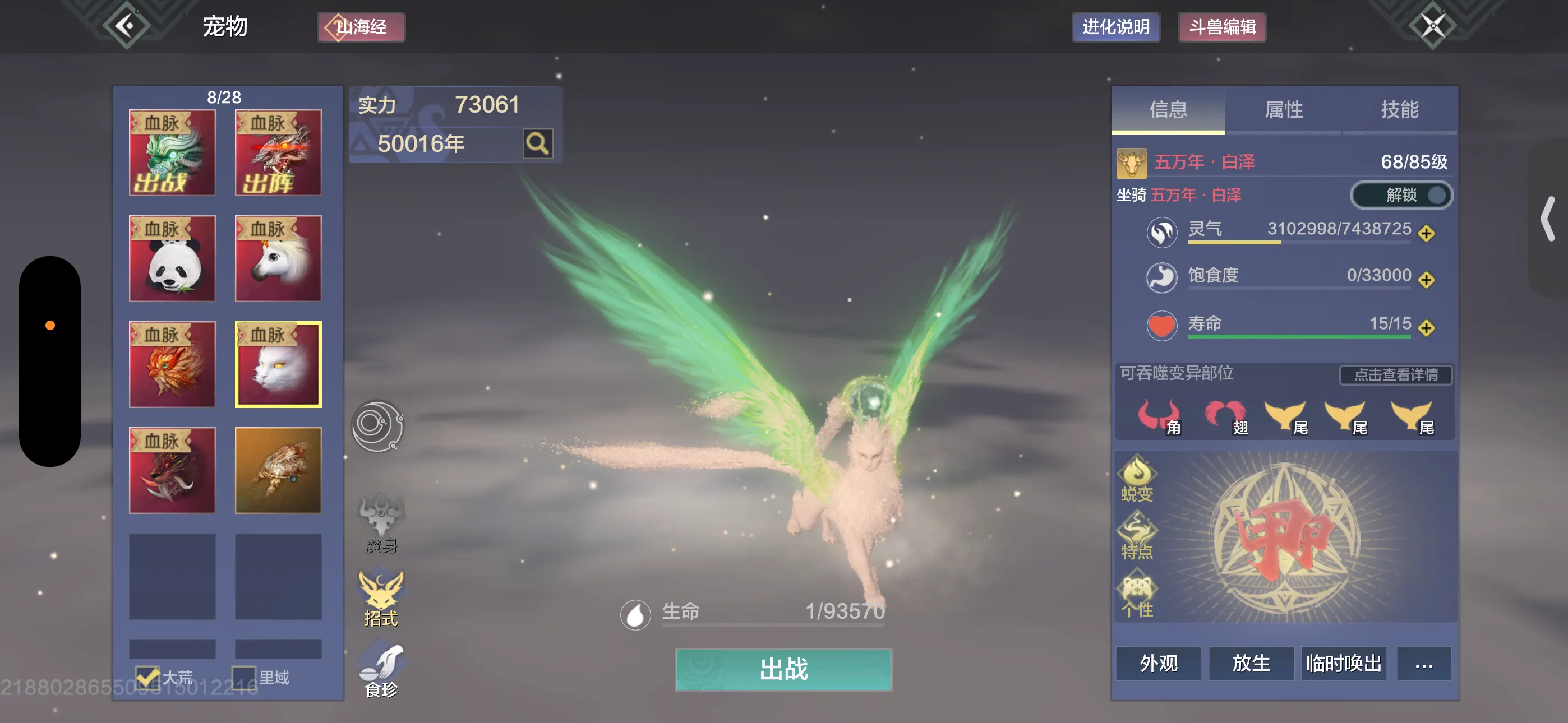Choose 放生 to release pet
This screenshot has width=1568, height=723.
pyautogui.click(x=1251, y=664)
